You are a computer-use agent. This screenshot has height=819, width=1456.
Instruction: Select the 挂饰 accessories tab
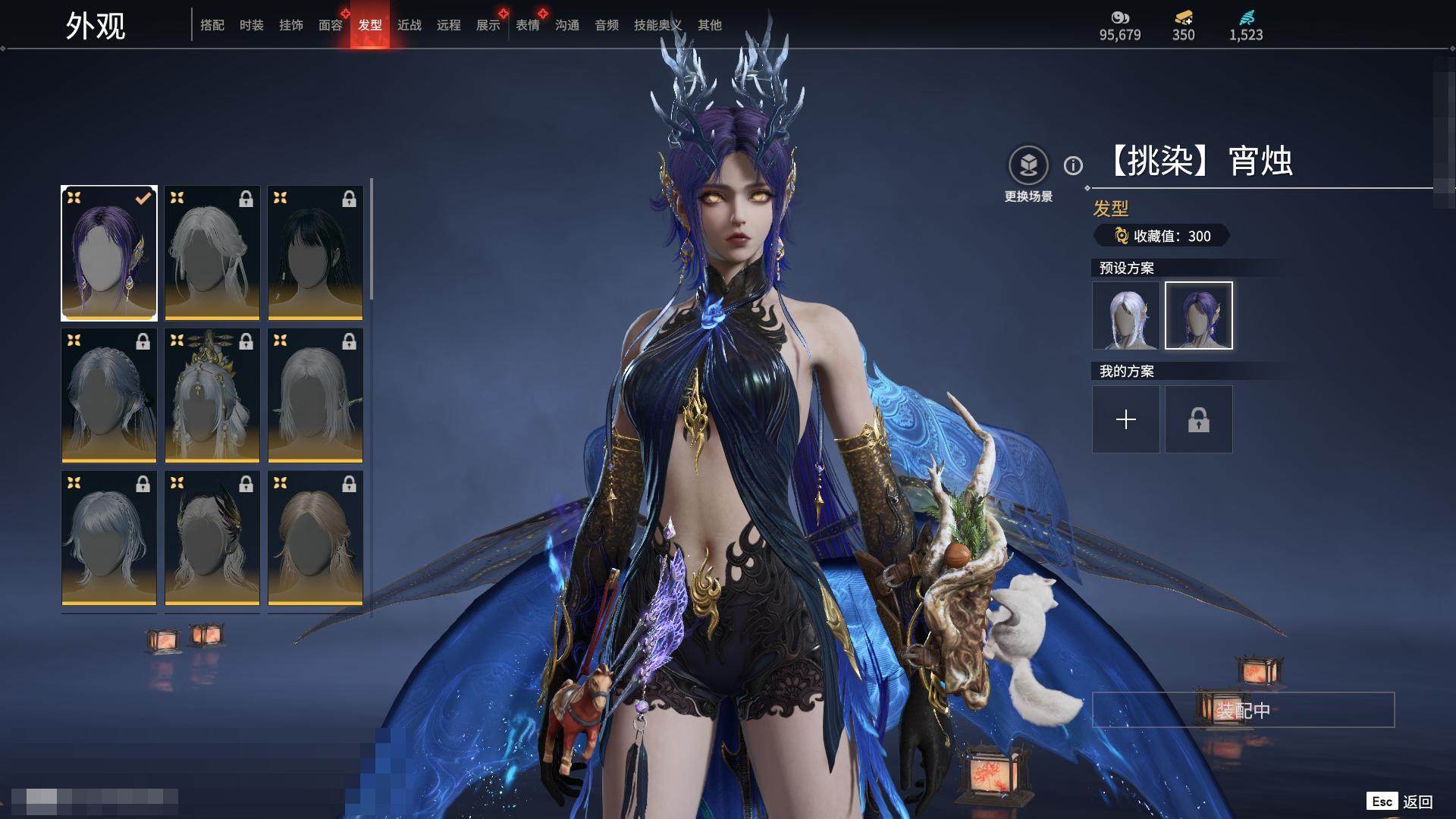tap(291, 25)
